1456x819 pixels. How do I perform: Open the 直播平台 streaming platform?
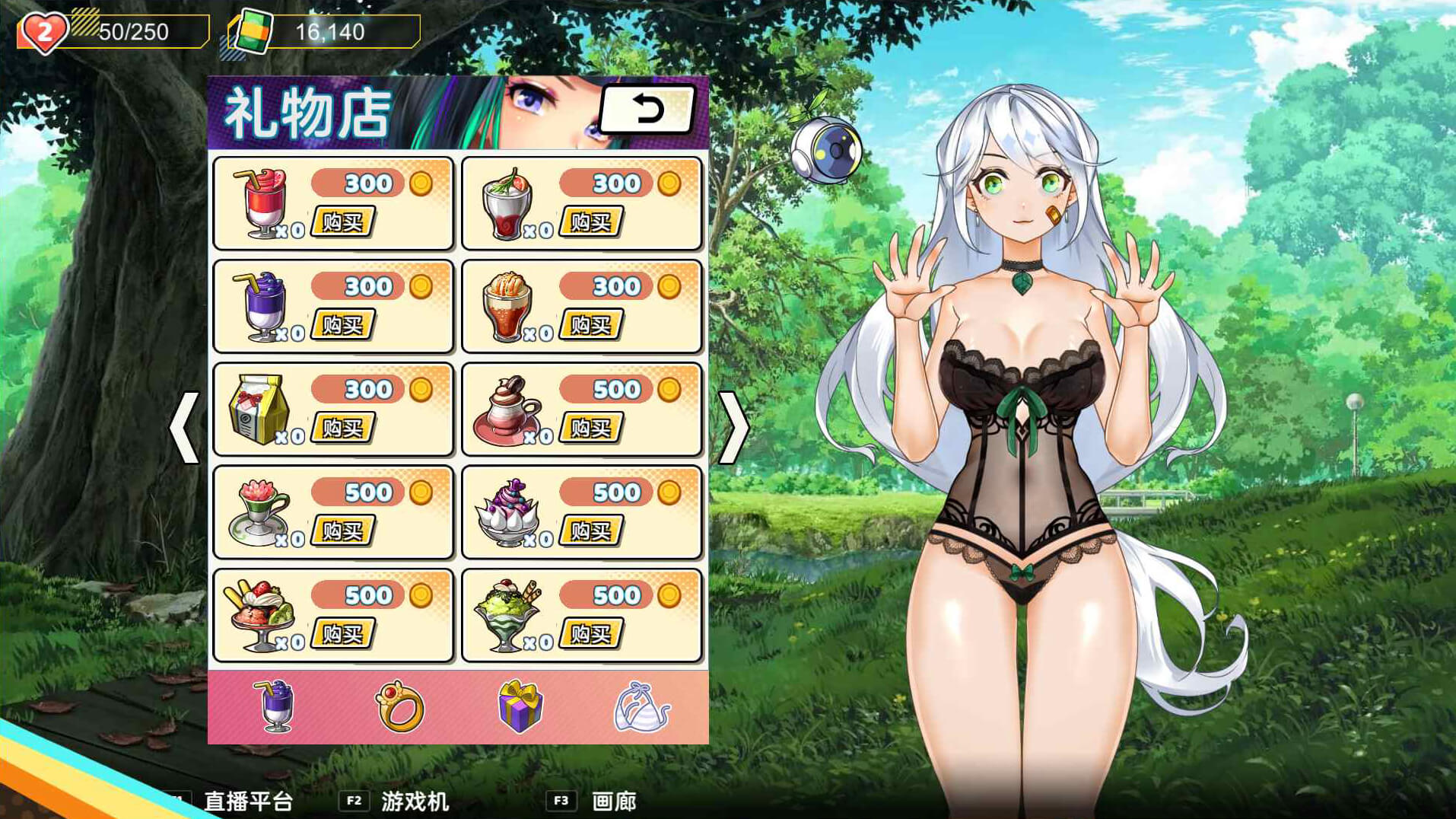click(x=248, y=801)
